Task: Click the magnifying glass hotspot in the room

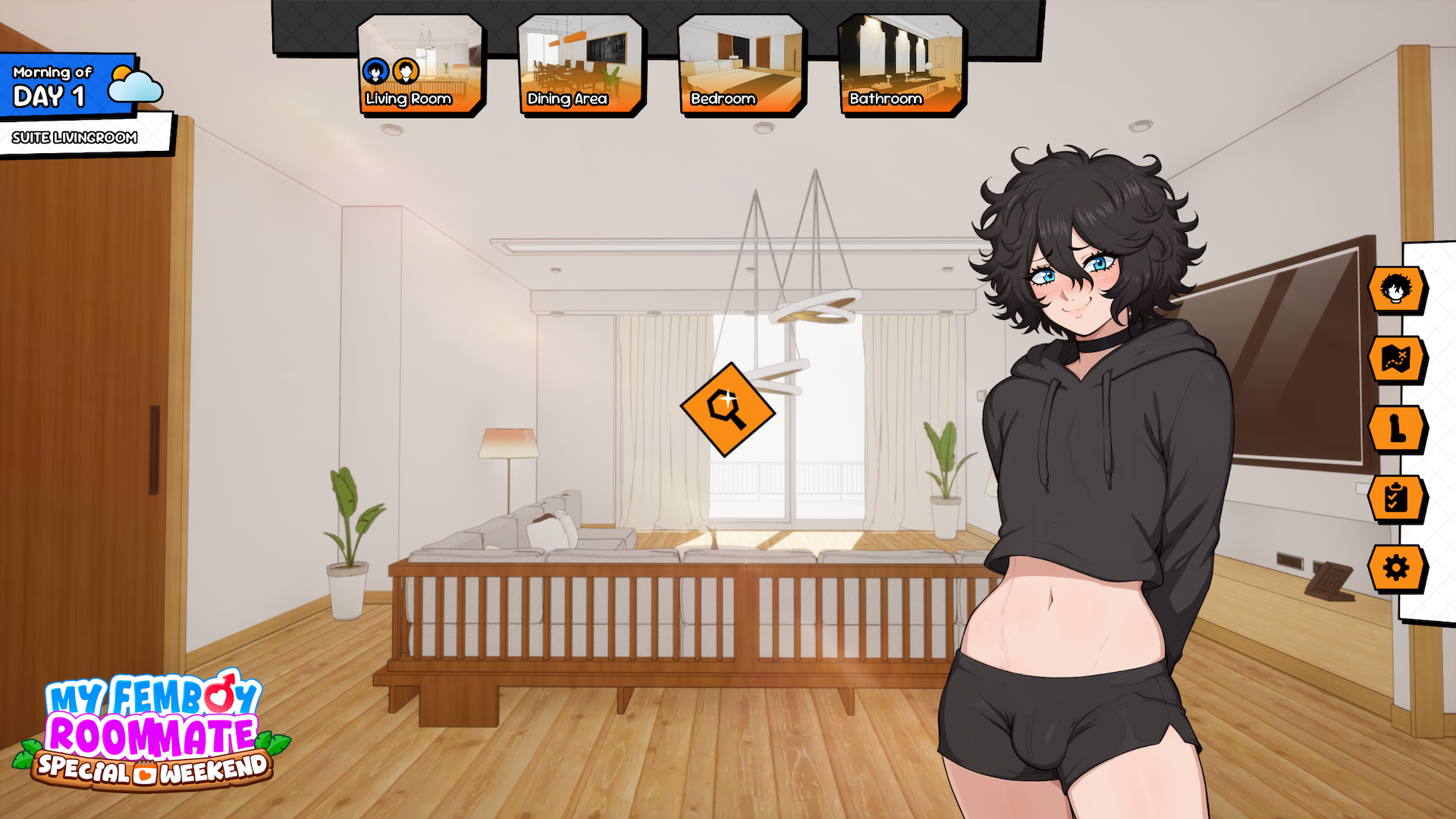Action: tap(726, 409)
